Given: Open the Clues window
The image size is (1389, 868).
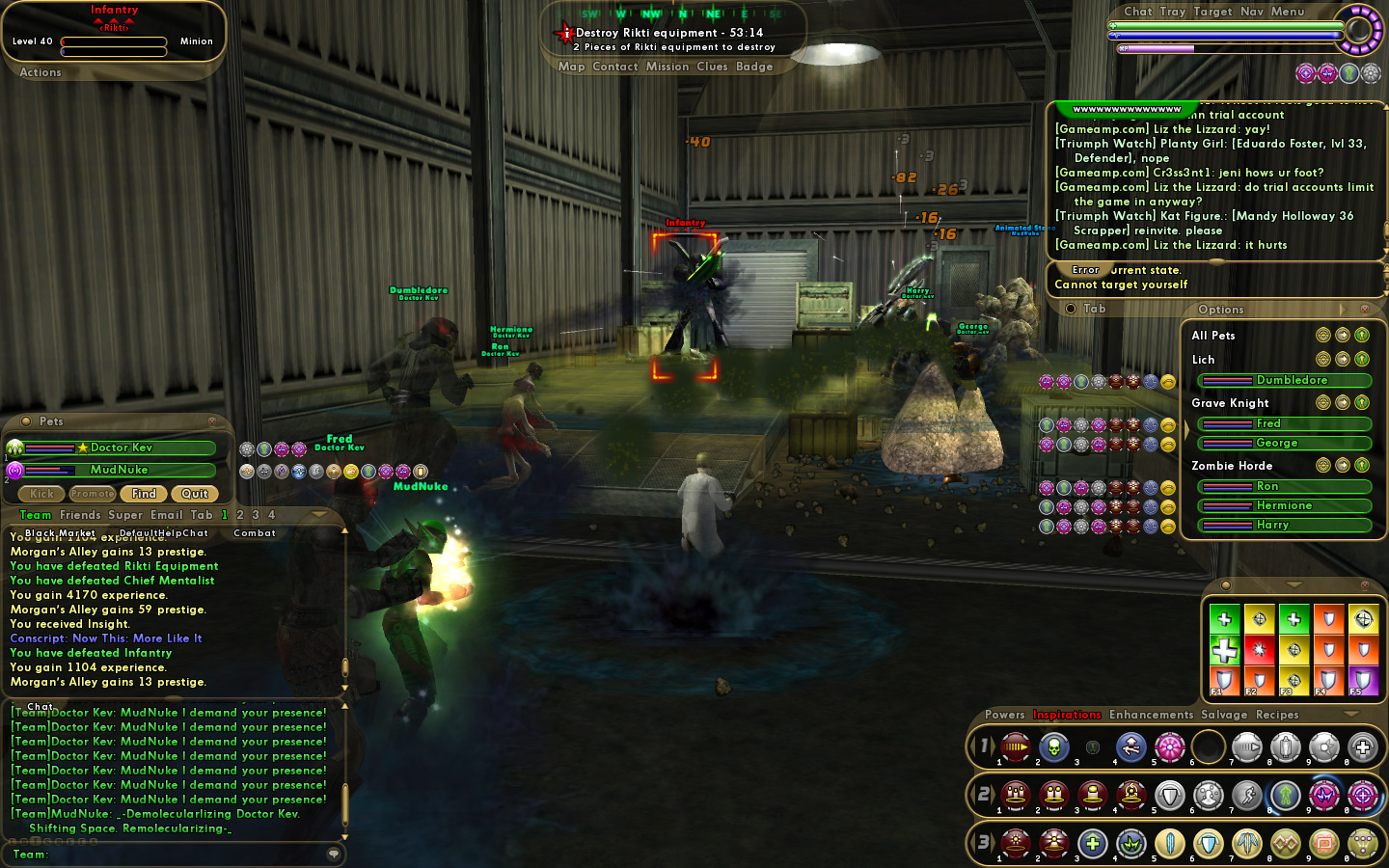Looking at the screenshot, I should [712, 67].
